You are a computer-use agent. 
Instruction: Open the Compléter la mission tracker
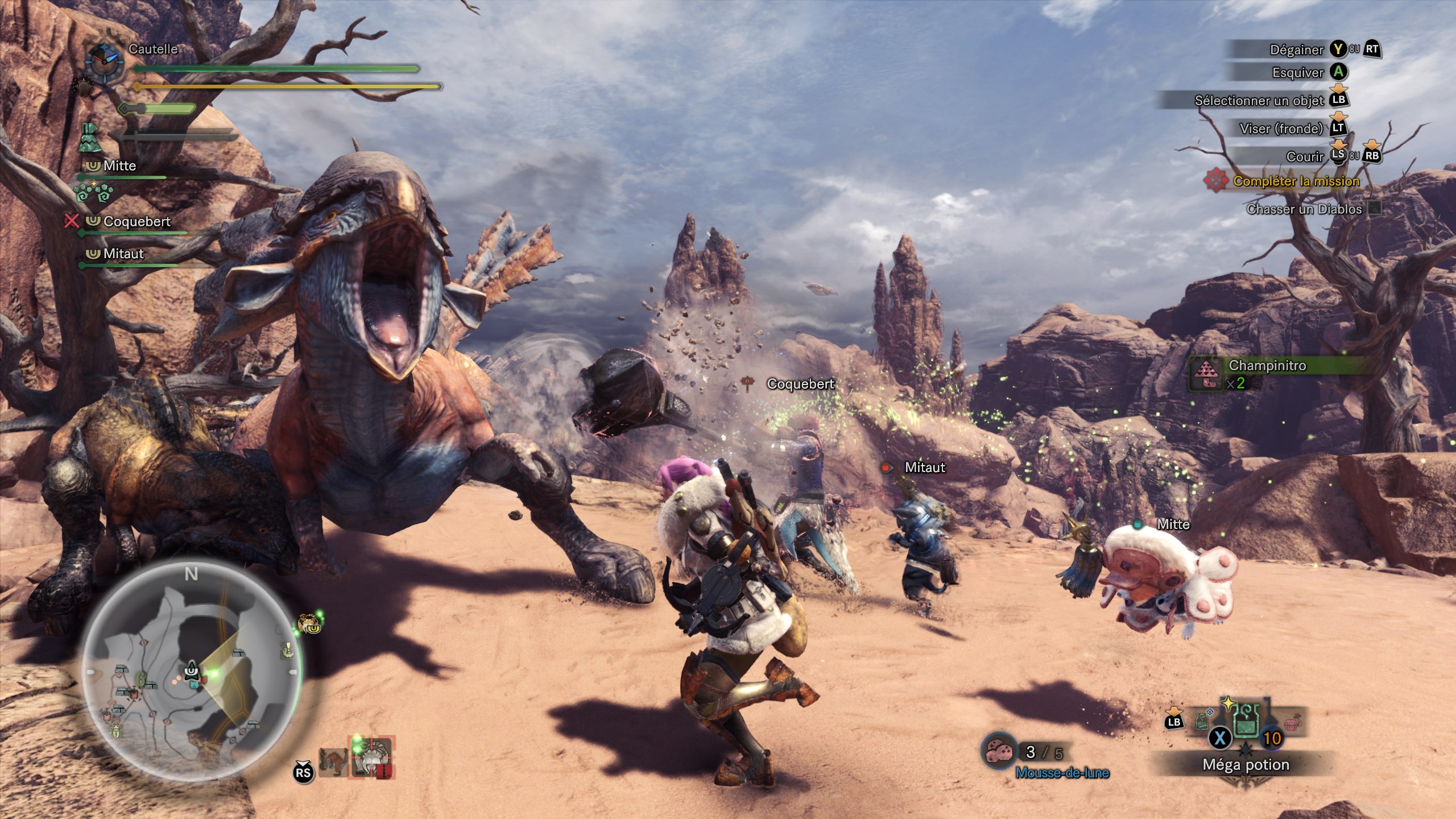[1296, 181]
